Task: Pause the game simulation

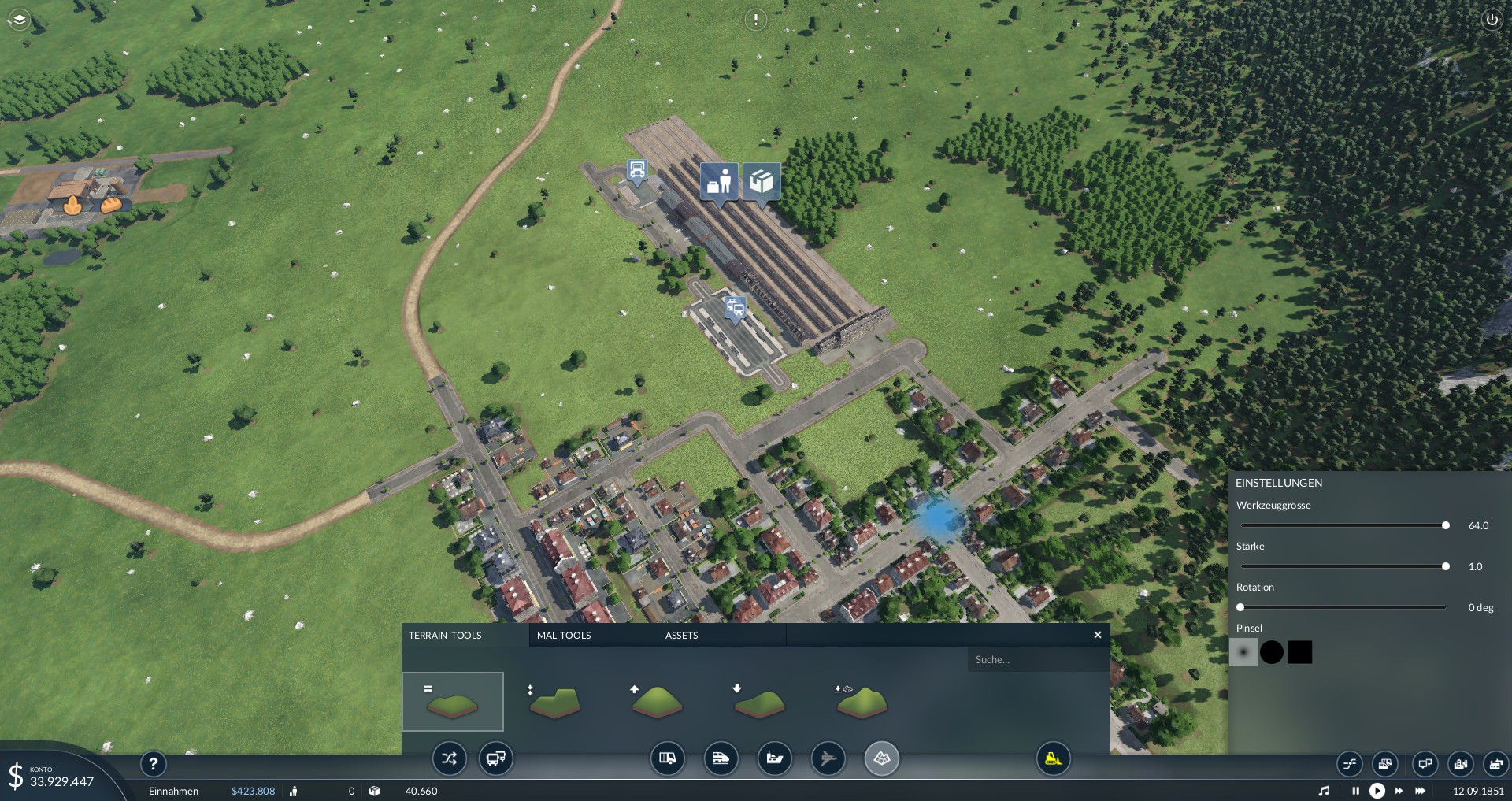Action: tap(1355, 791)
